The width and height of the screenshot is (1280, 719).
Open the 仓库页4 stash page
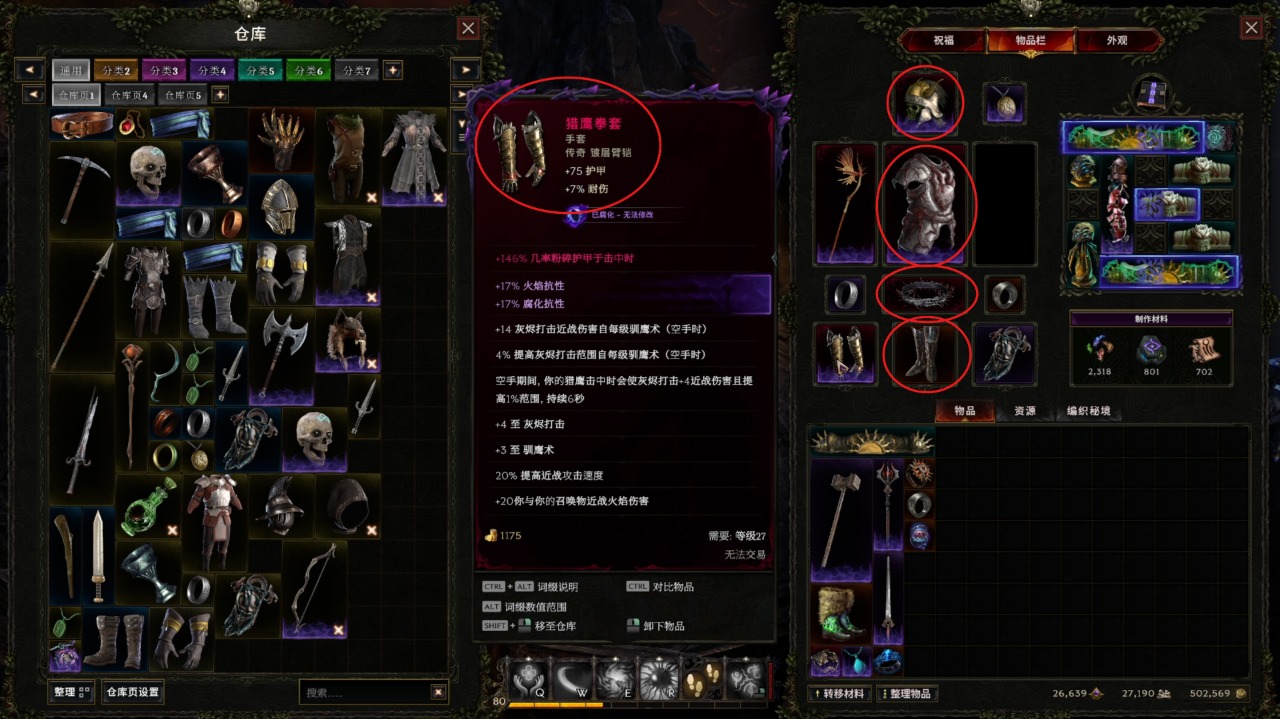[130, 95]
